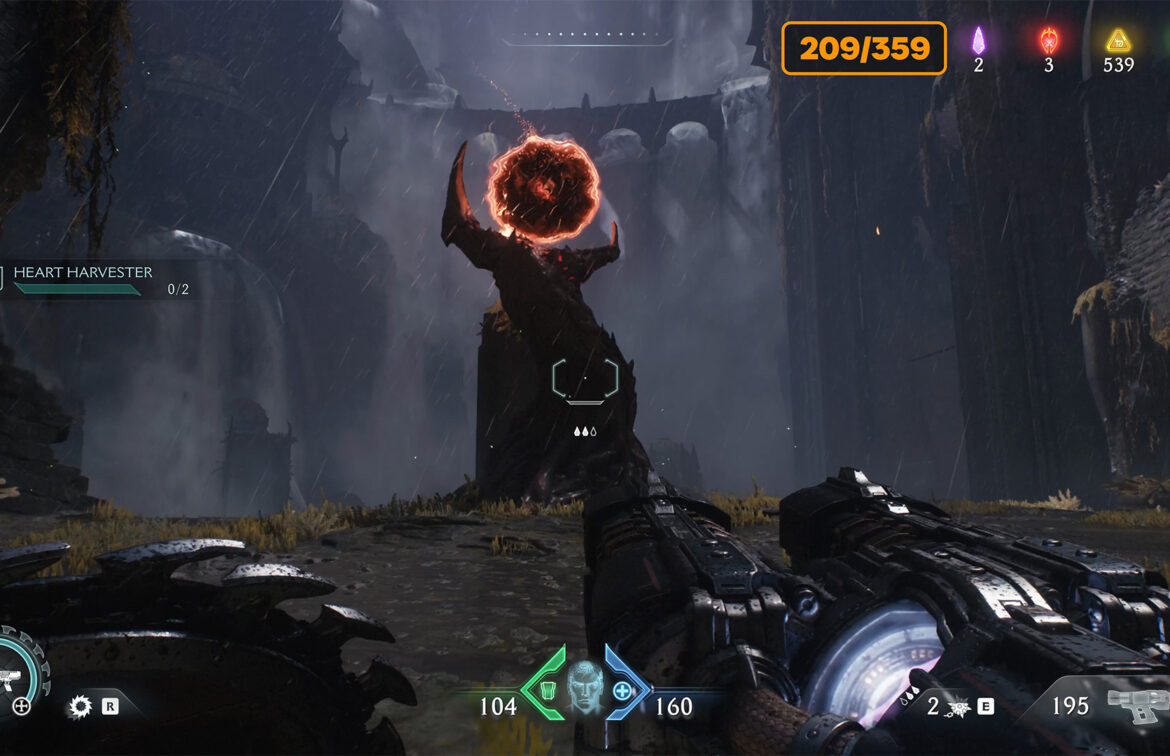Activate the spiky burst ability icon
1170x756 pixels.
[x=958, y=708]
